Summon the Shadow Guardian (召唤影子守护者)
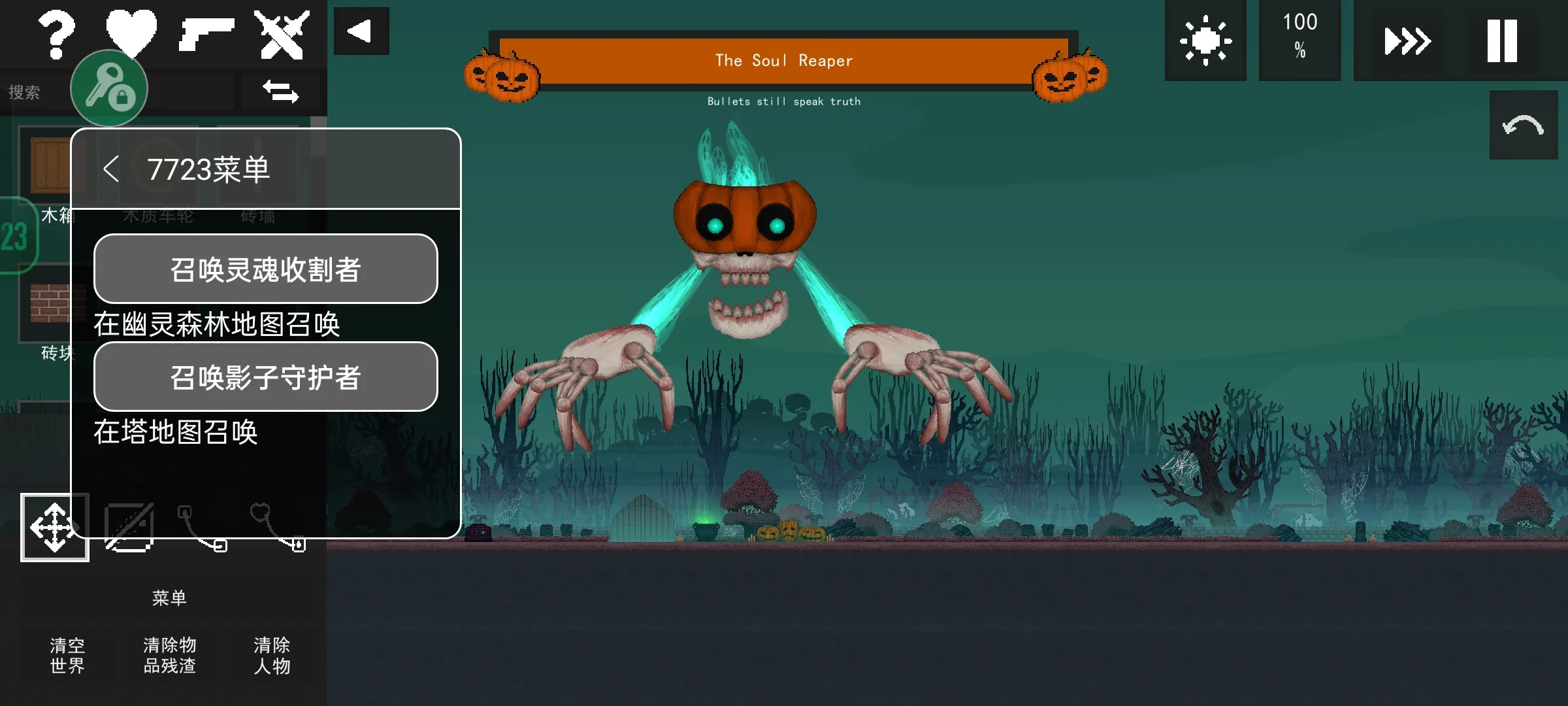The image size is (1568, 706). coord(265,377)
